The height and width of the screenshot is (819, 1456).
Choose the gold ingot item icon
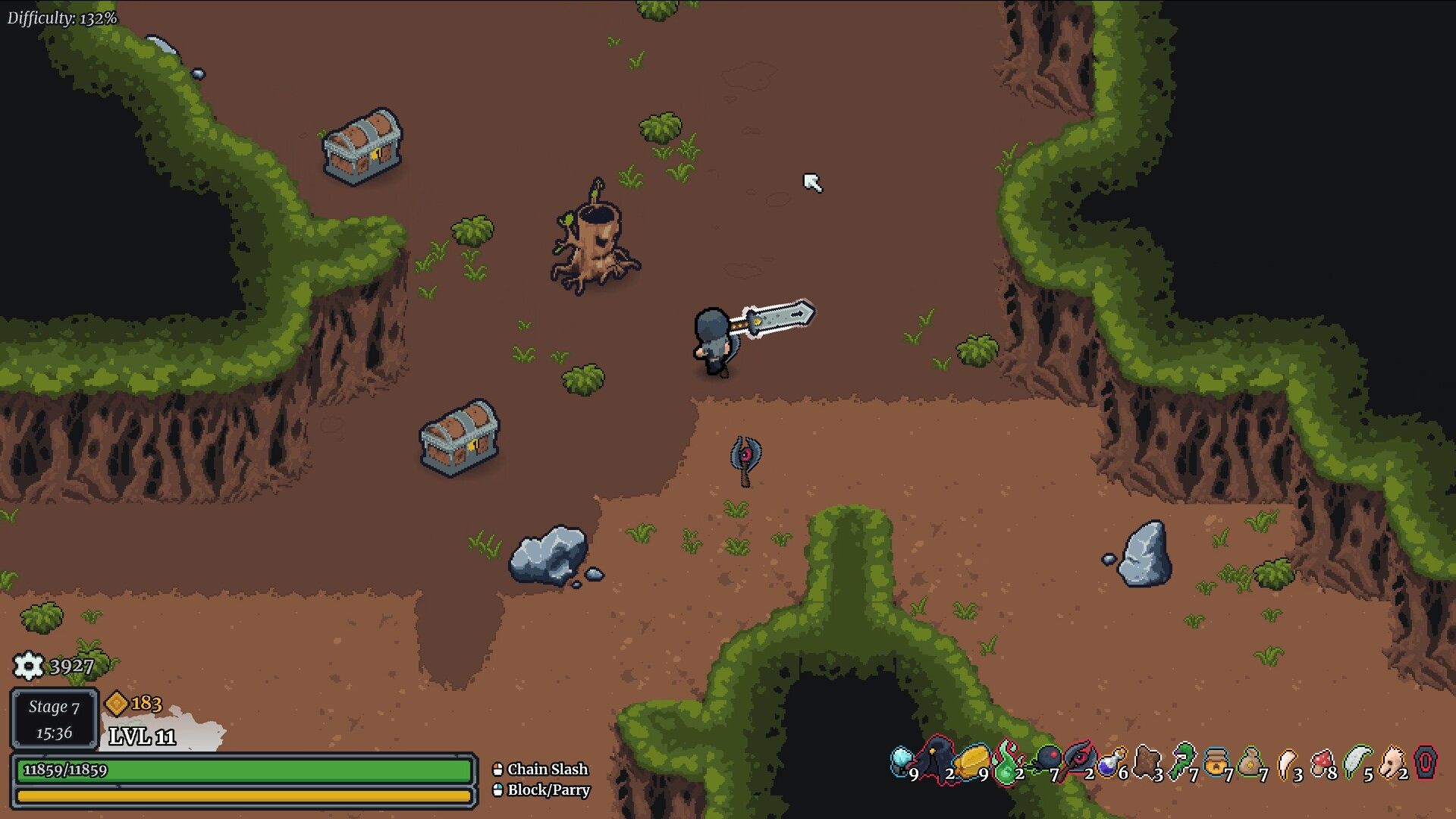(x=971, y=761)
